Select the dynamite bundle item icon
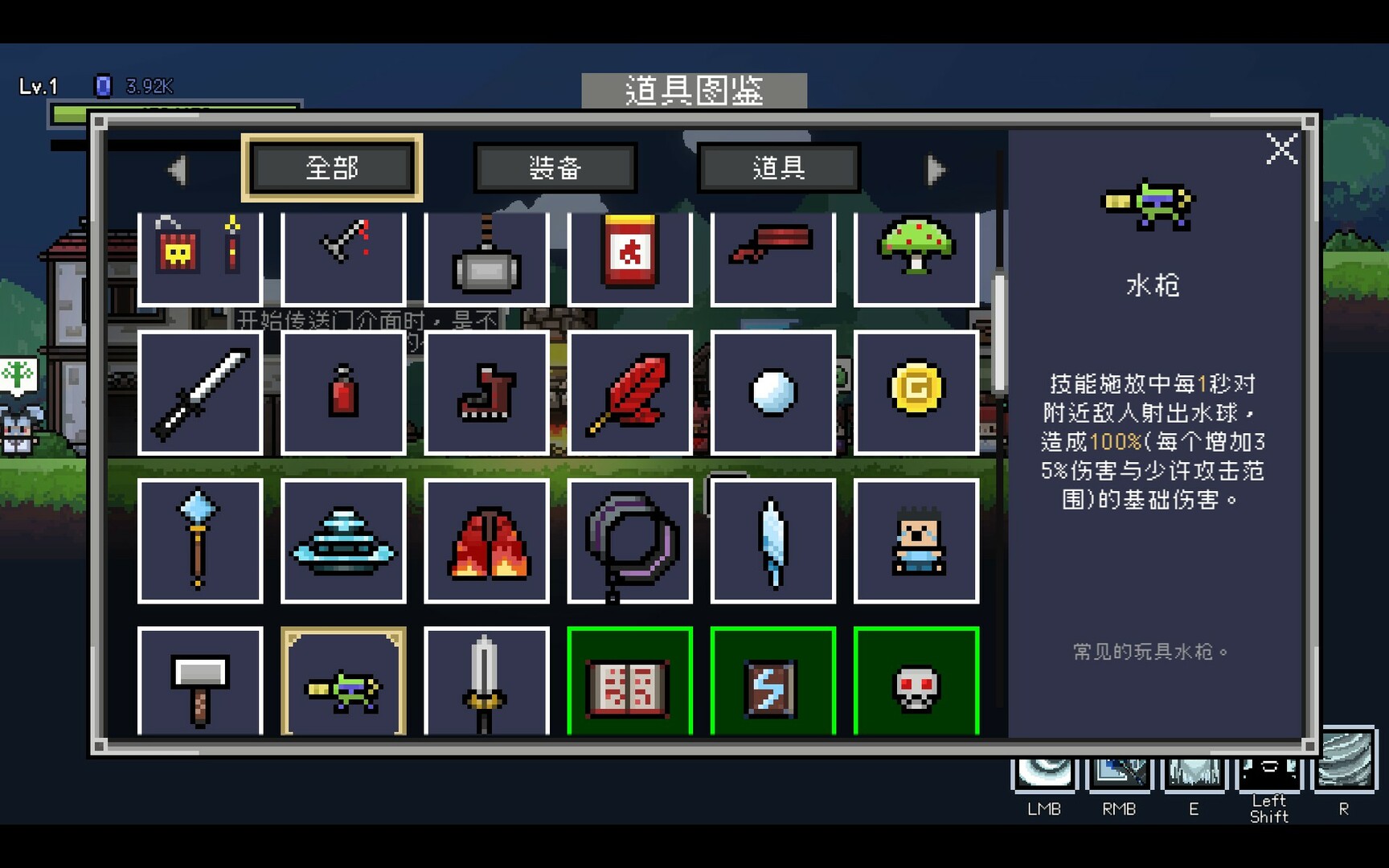Image resolution: width=1389 pixels, height=868 pixels. point(200,254)
